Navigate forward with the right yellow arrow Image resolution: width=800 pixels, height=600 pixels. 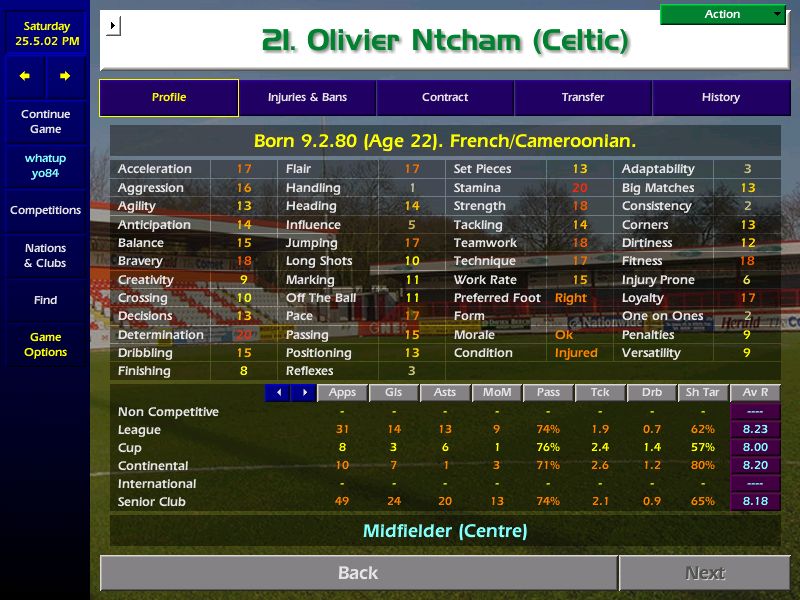pos(65,76)
